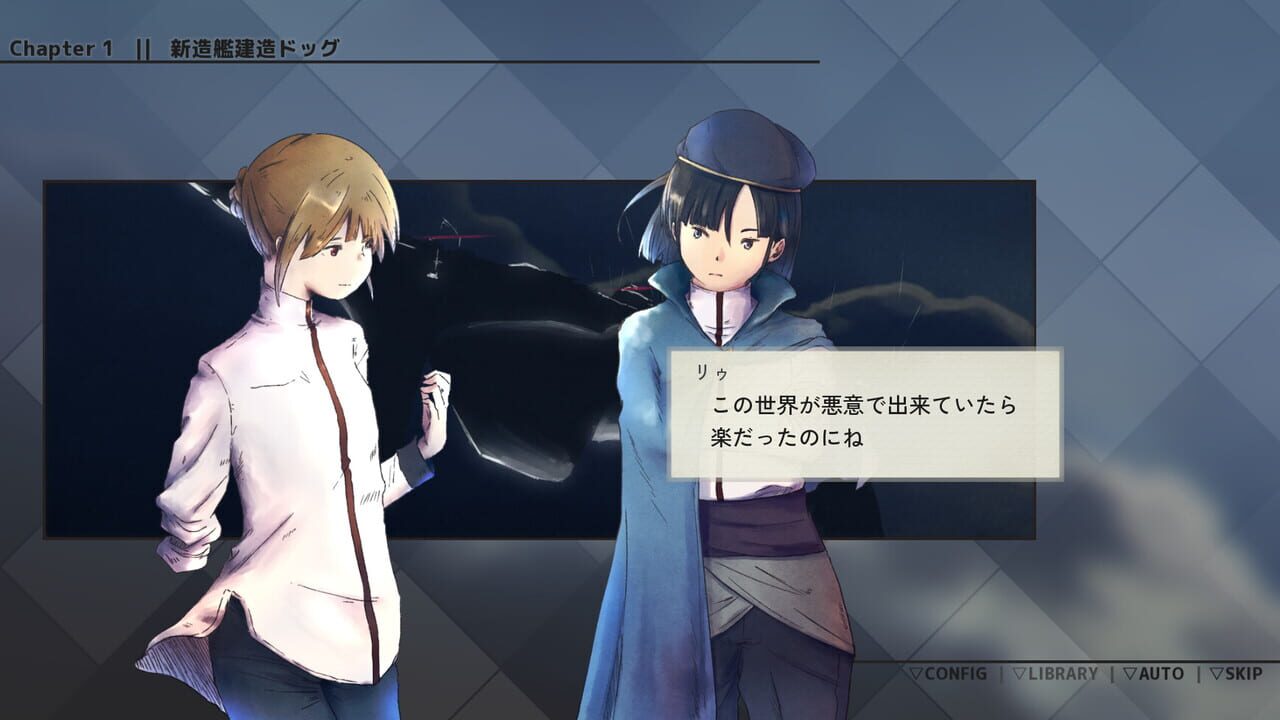Screen dimensions: 1280x720
Task: Expand the triangle next to CONFIG
Action: click(917, 673)
